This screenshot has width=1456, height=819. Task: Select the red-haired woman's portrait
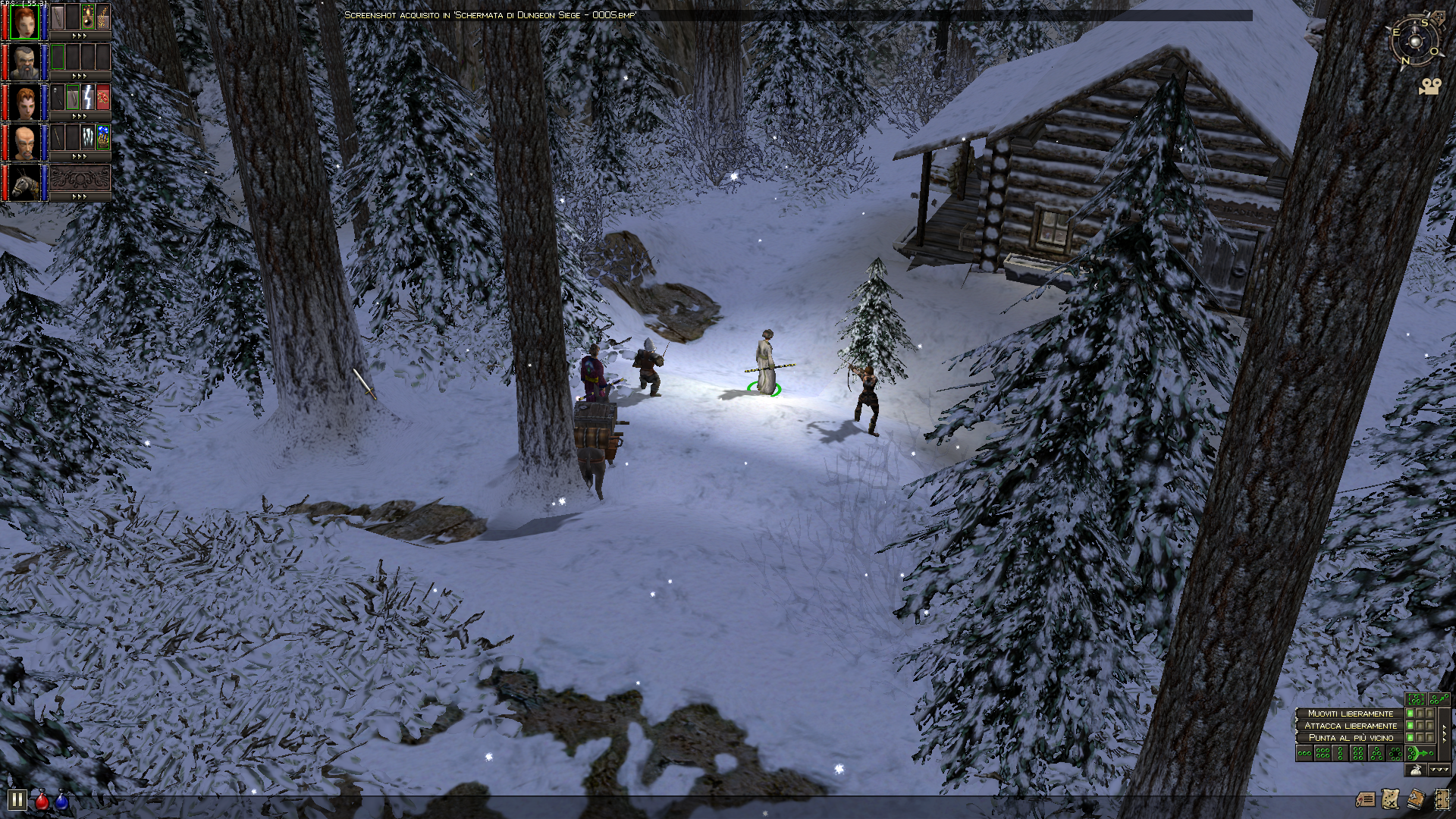click(24, 20)
